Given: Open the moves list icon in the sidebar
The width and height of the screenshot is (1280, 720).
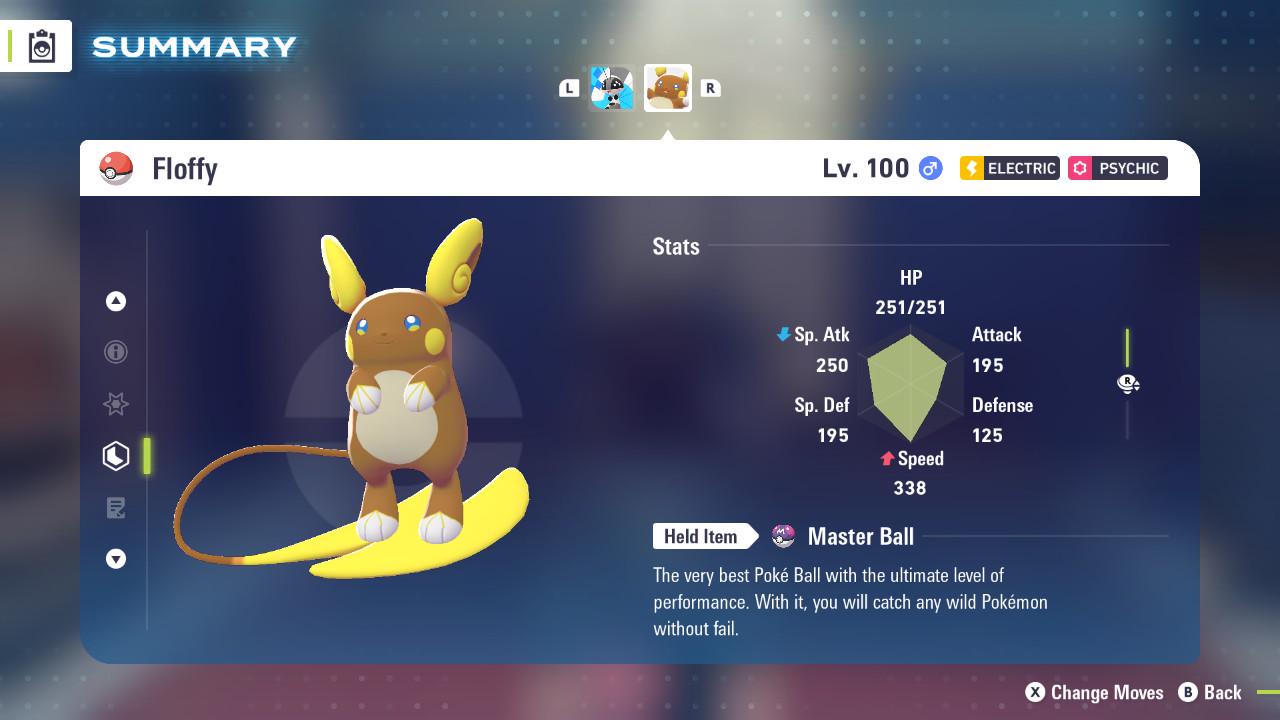Looking at the screenshot, I should pos(116,508).
